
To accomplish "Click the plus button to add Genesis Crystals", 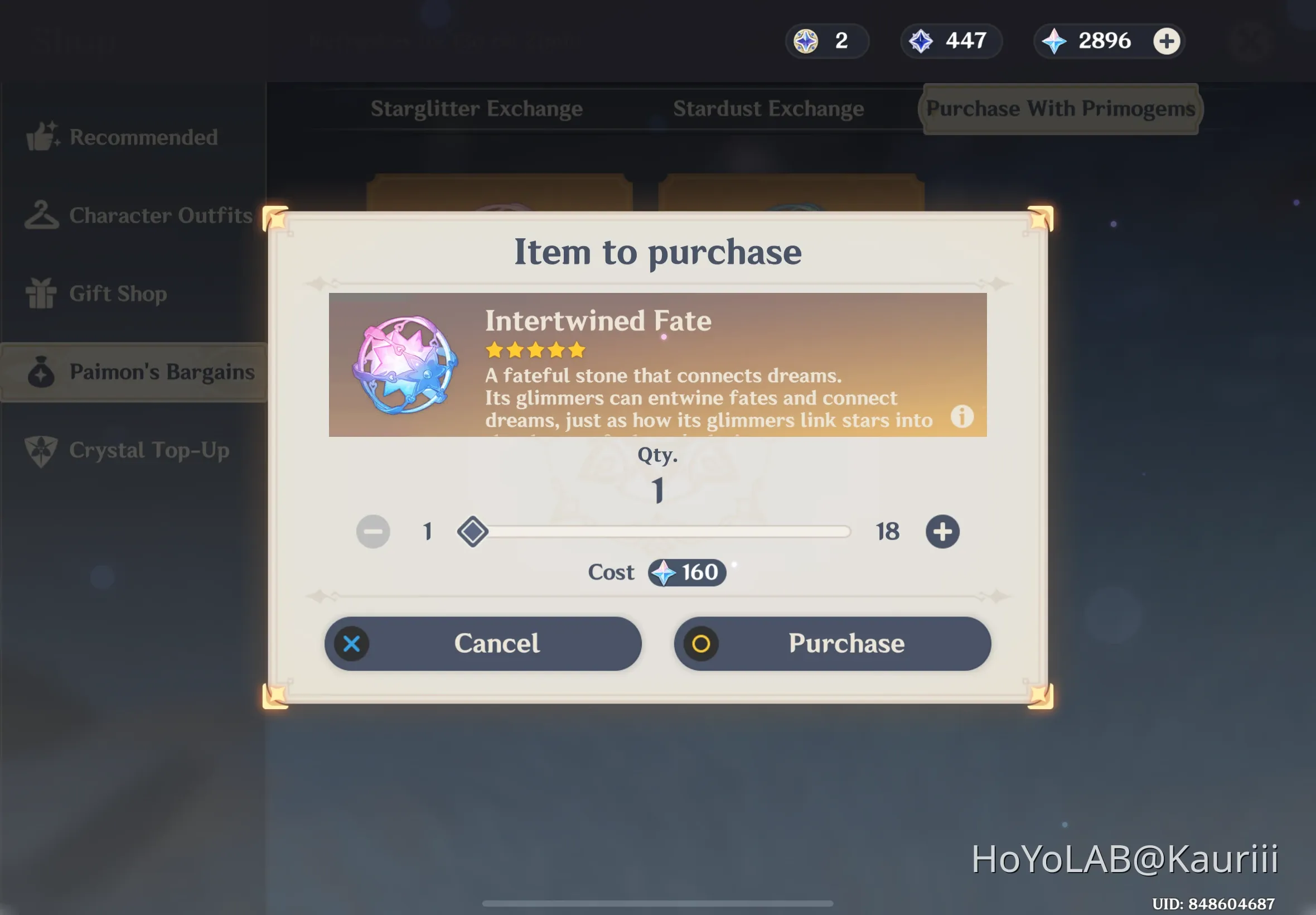I will point(1167,41).
